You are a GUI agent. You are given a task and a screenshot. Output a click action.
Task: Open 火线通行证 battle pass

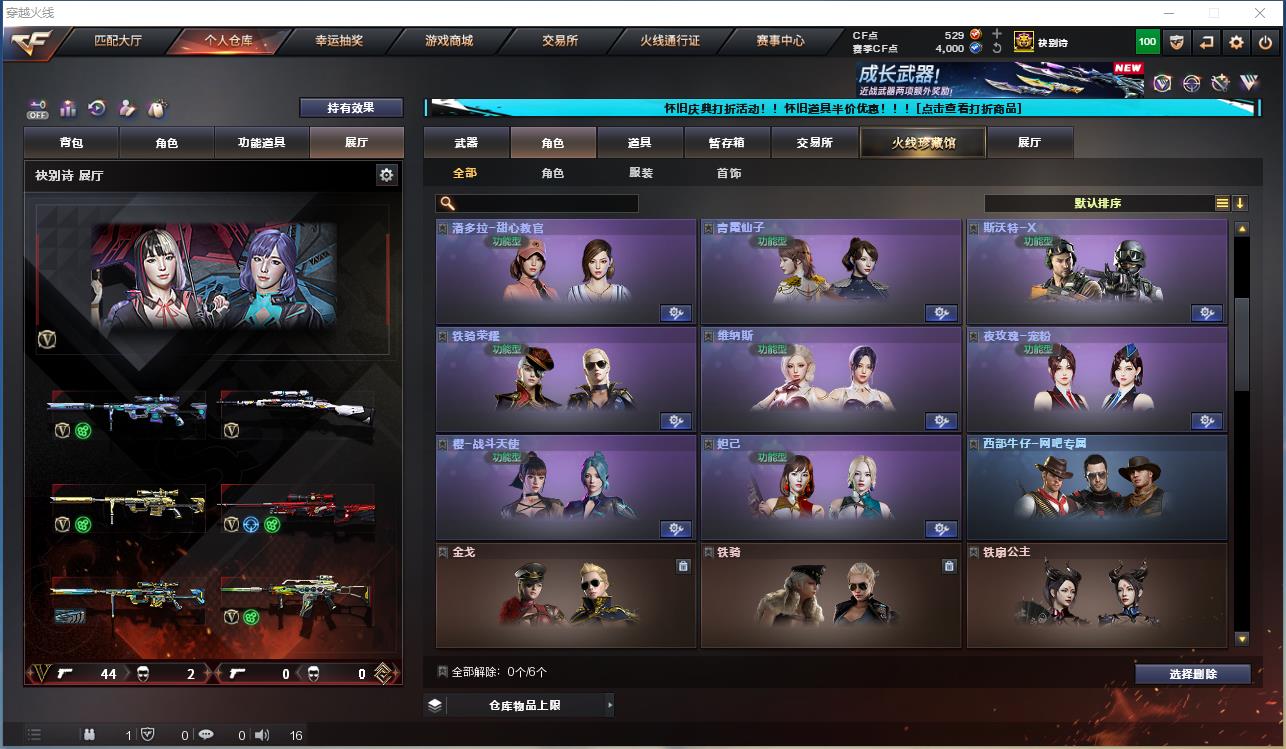point(670,41)
